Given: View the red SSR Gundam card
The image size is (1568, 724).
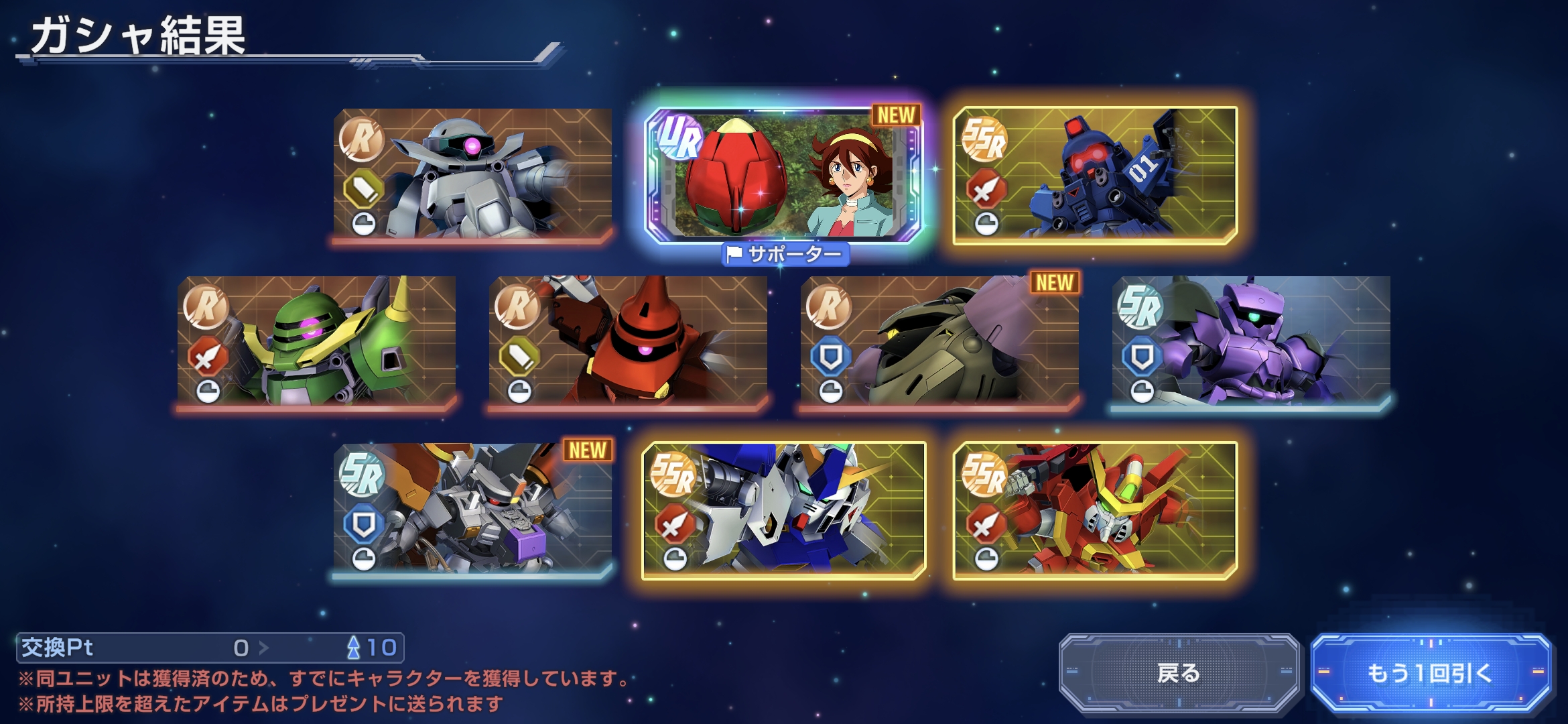Looking at the screenshot, I should click(x=1095, y=509).
